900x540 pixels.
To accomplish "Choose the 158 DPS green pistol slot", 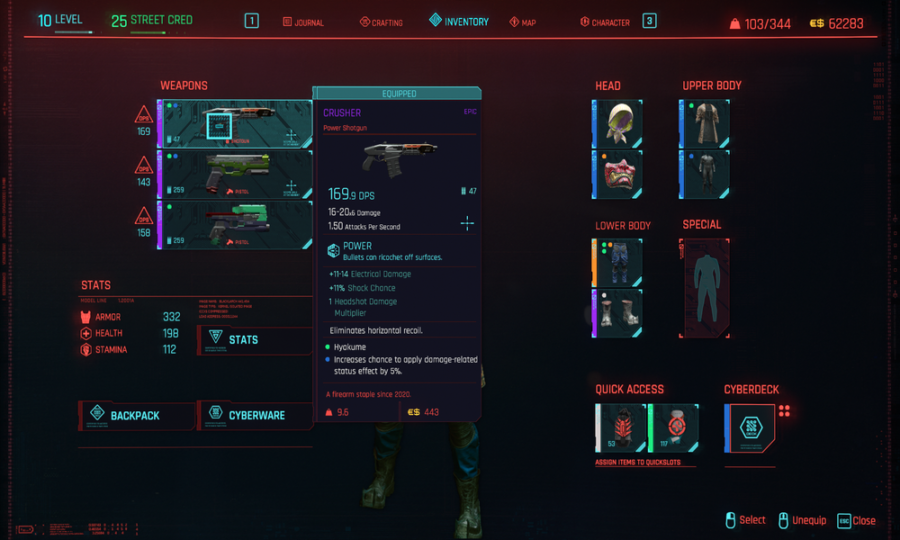I will pyautogui.click(x=235, y=225).
